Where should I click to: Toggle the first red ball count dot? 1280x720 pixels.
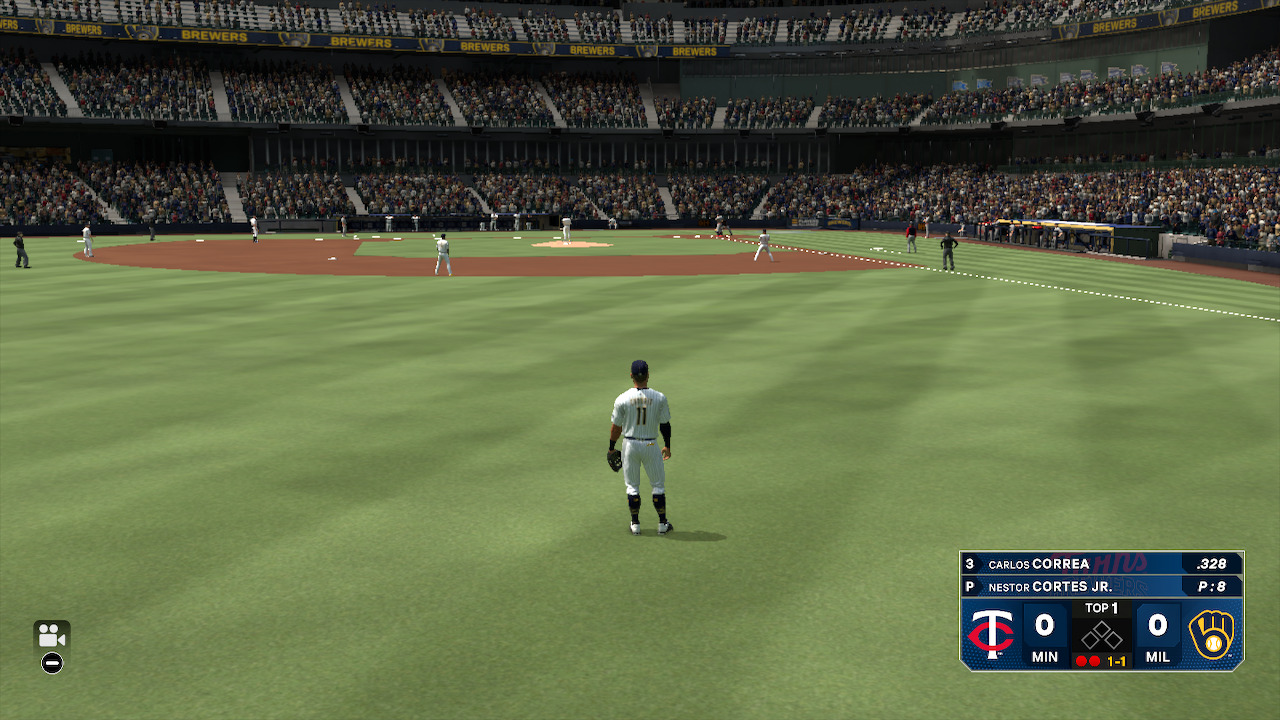[1081, 659]
